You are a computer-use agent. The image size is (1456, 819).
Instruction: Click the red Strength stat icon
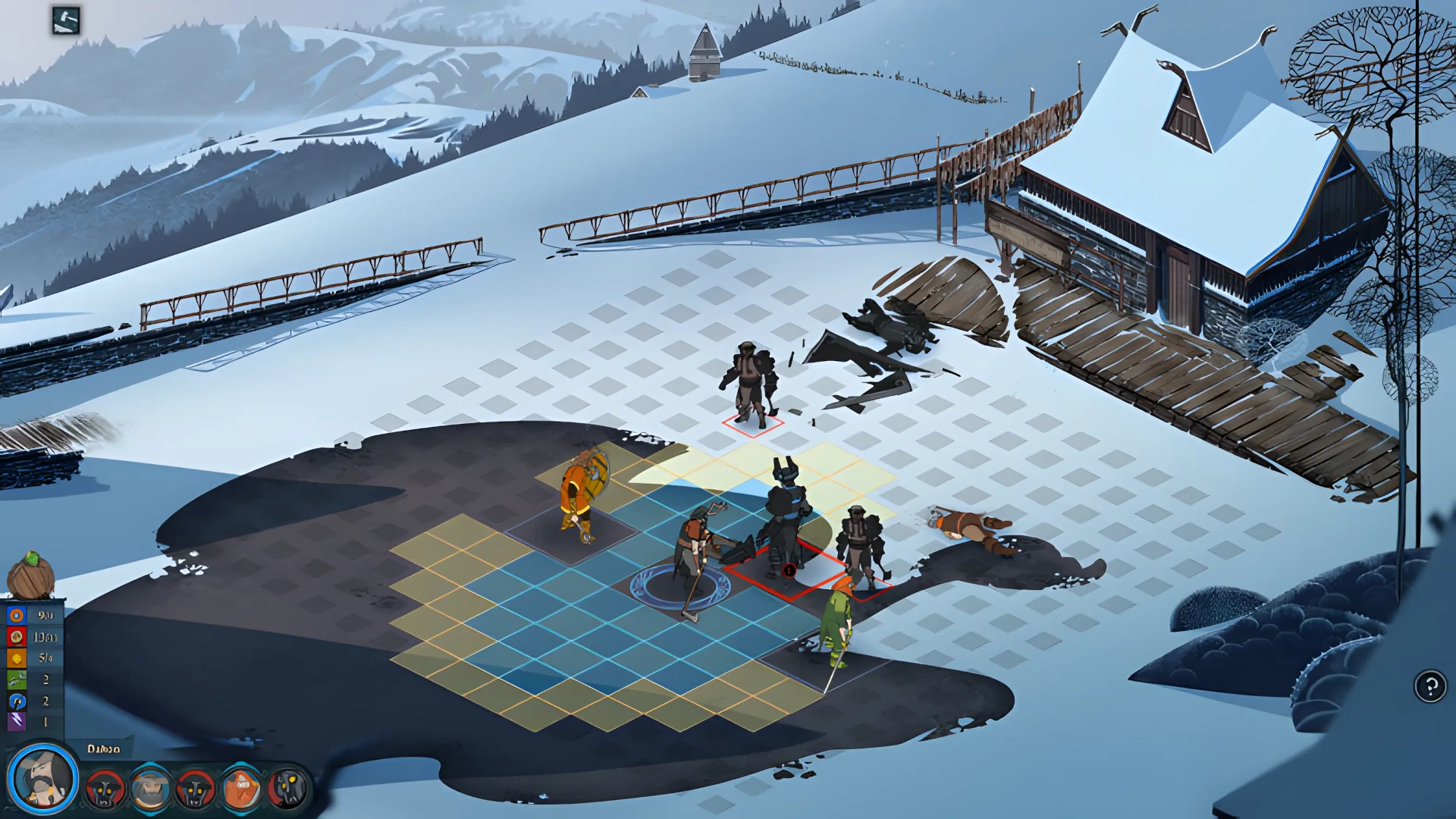(x=16, y=637)
